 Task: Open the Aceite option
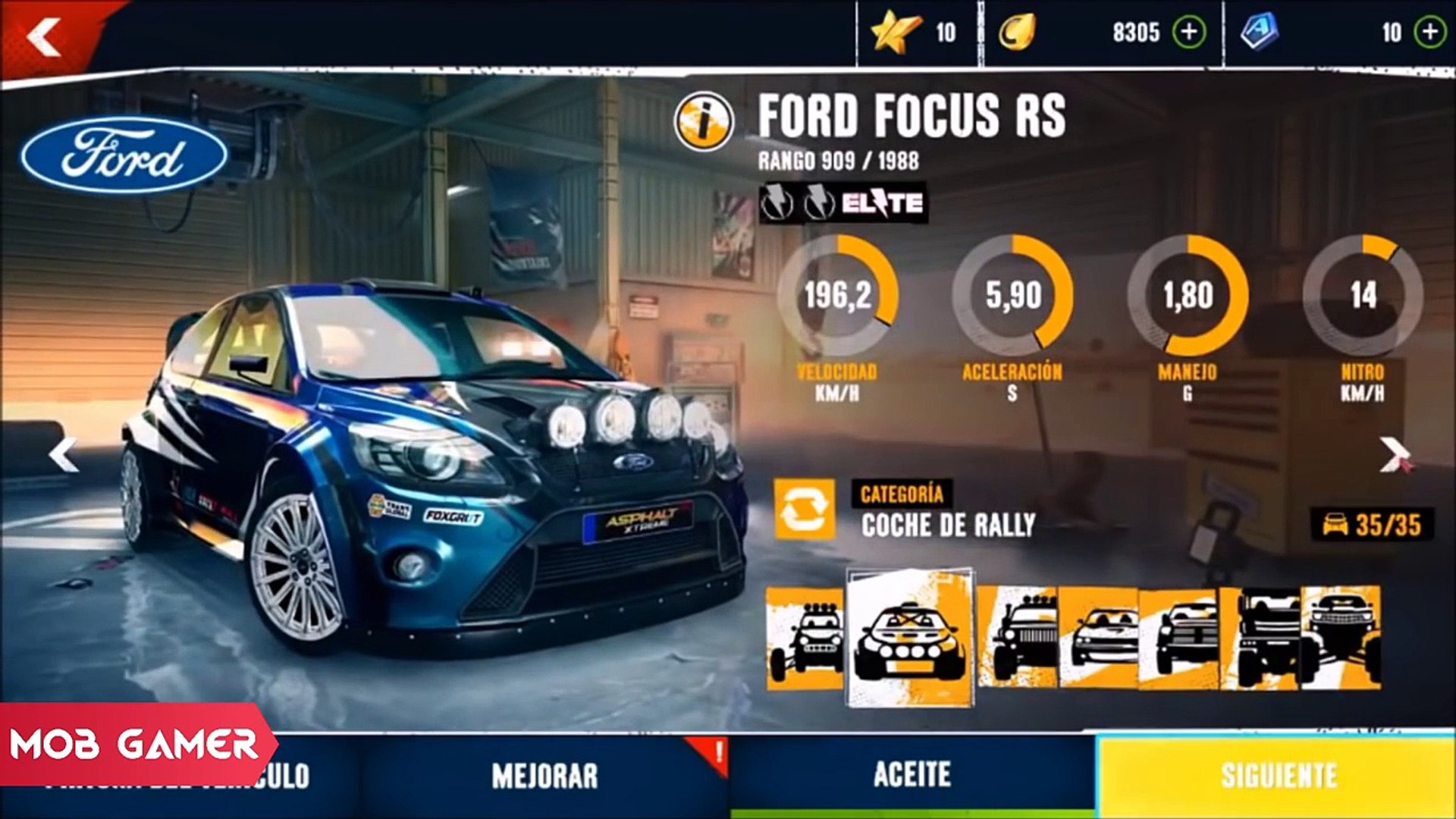point(912,776)
